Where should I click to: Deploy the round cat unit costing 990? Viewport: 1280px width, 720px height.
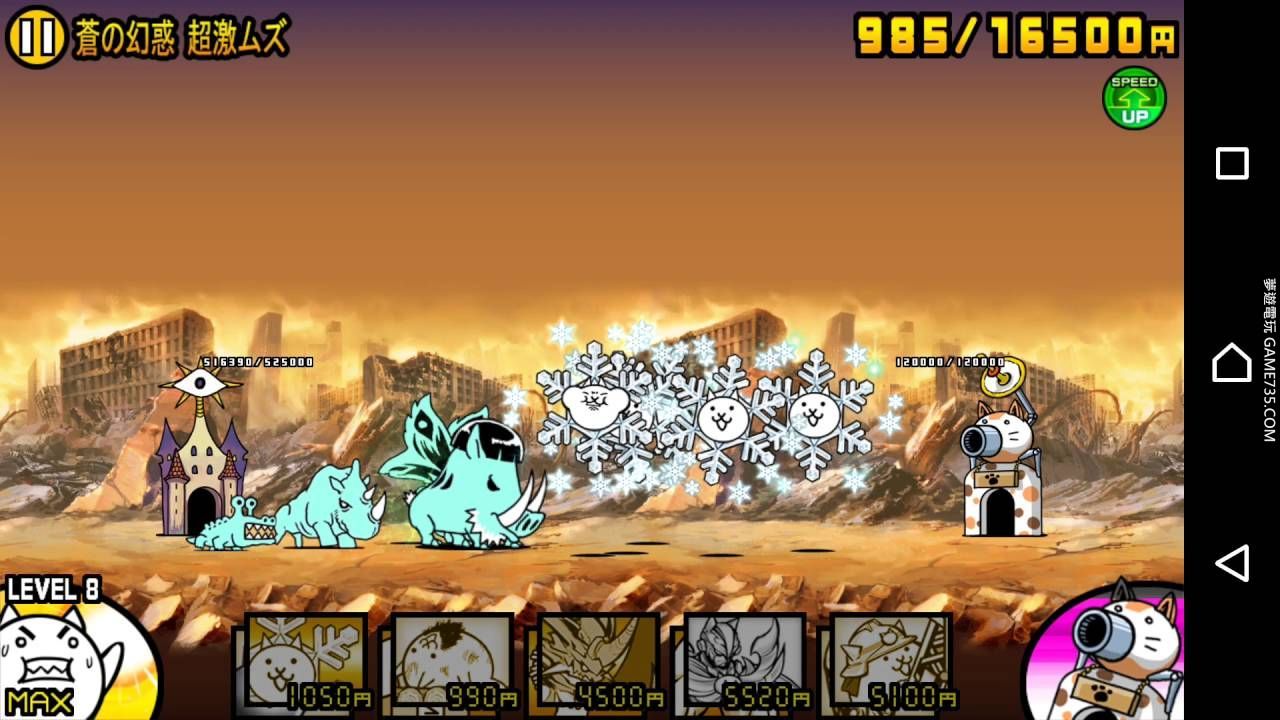tap(452, 662)
